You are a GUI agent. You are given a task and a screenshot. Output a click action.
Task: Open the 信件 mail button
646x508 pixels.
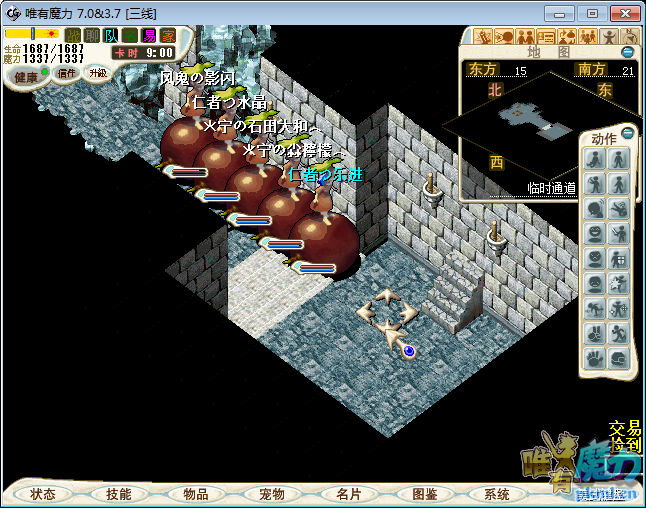pyautogui.click(x=68, y=73)
